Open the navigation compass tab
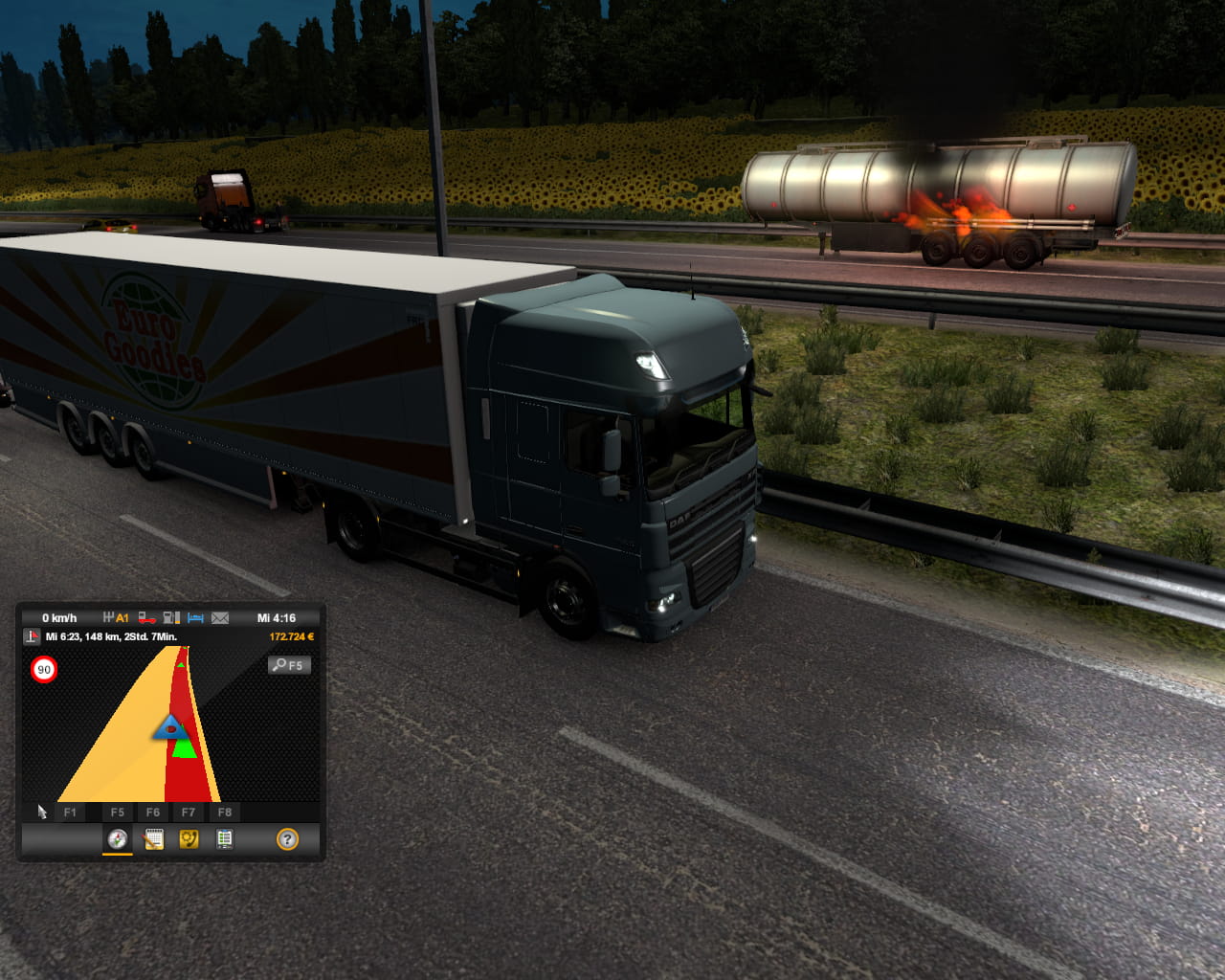Screen dimensions: 1225x980 [118, 839]
